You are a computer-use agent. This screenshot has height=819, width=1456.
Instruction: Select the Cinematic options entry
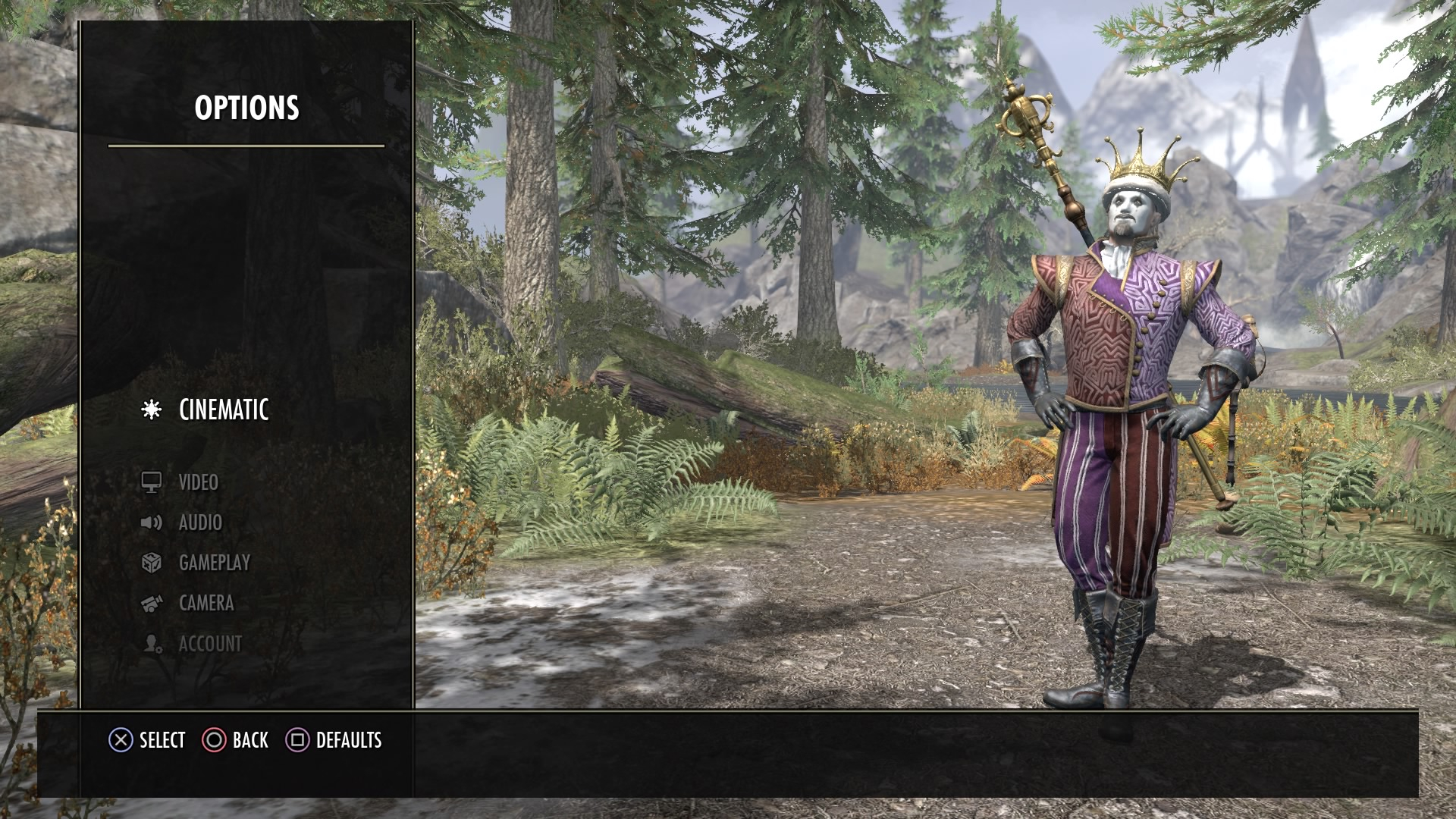point(223,410)
